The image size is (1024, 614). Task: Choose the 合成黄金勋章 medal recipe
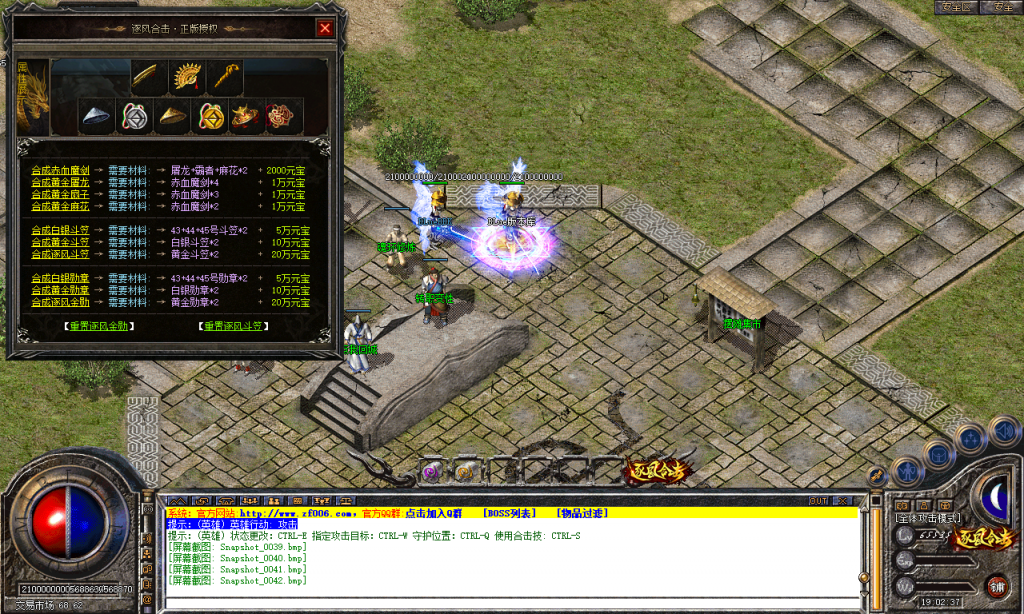pos(60,290)
